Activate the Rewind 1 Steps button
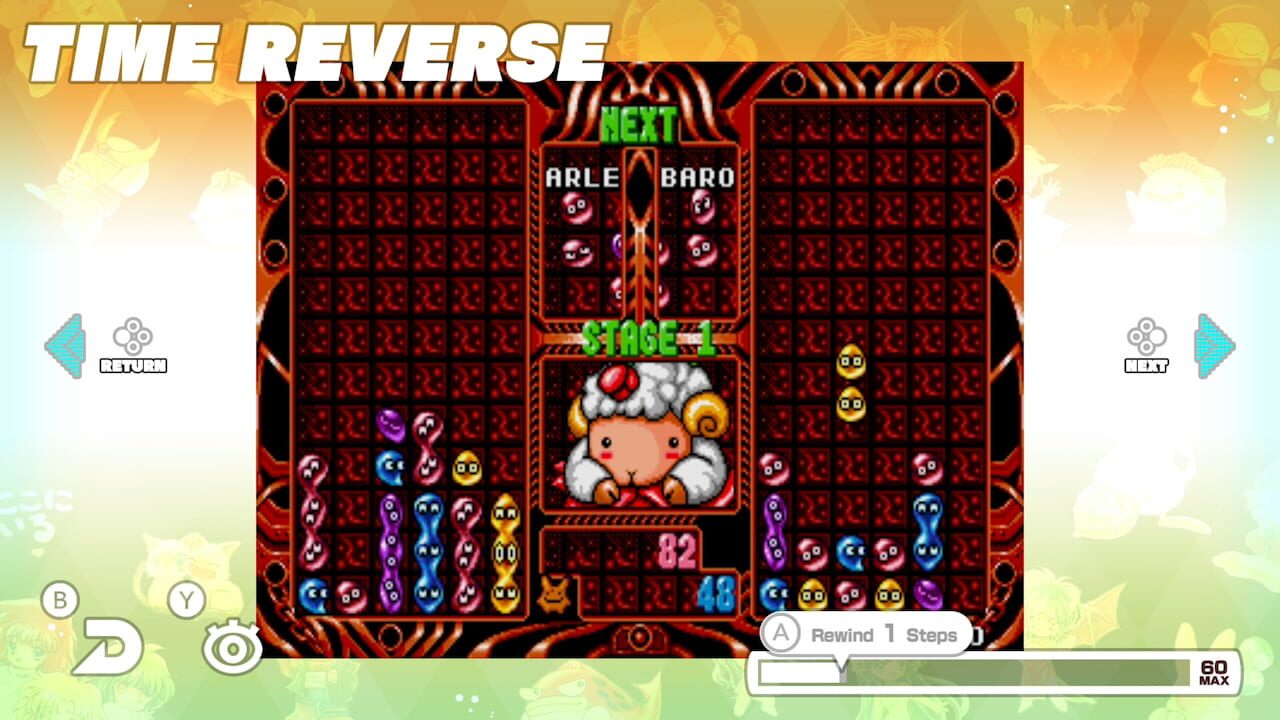Screen dimensions: 1280x720 (x=866, y=635)
